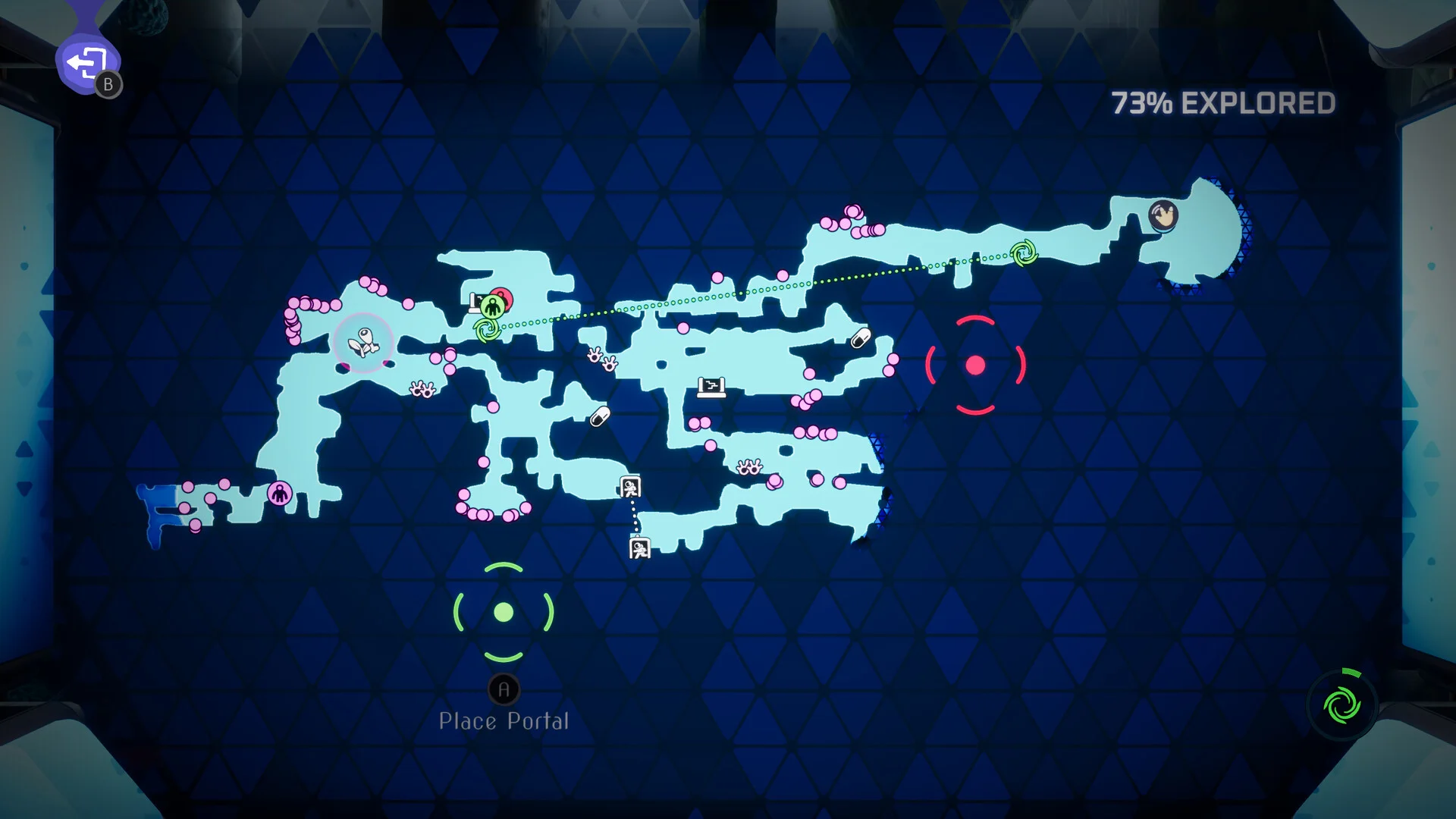Select the red crosshair marker

tap(975, 366)
